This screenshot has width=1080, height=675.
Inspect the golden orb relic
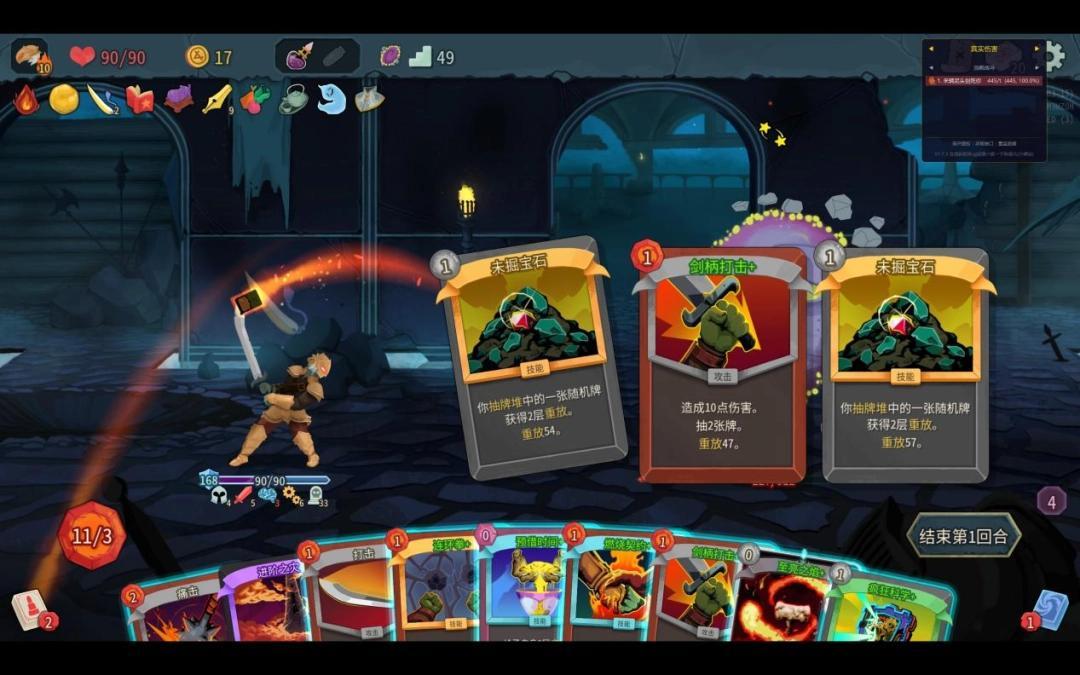point(64,99)
